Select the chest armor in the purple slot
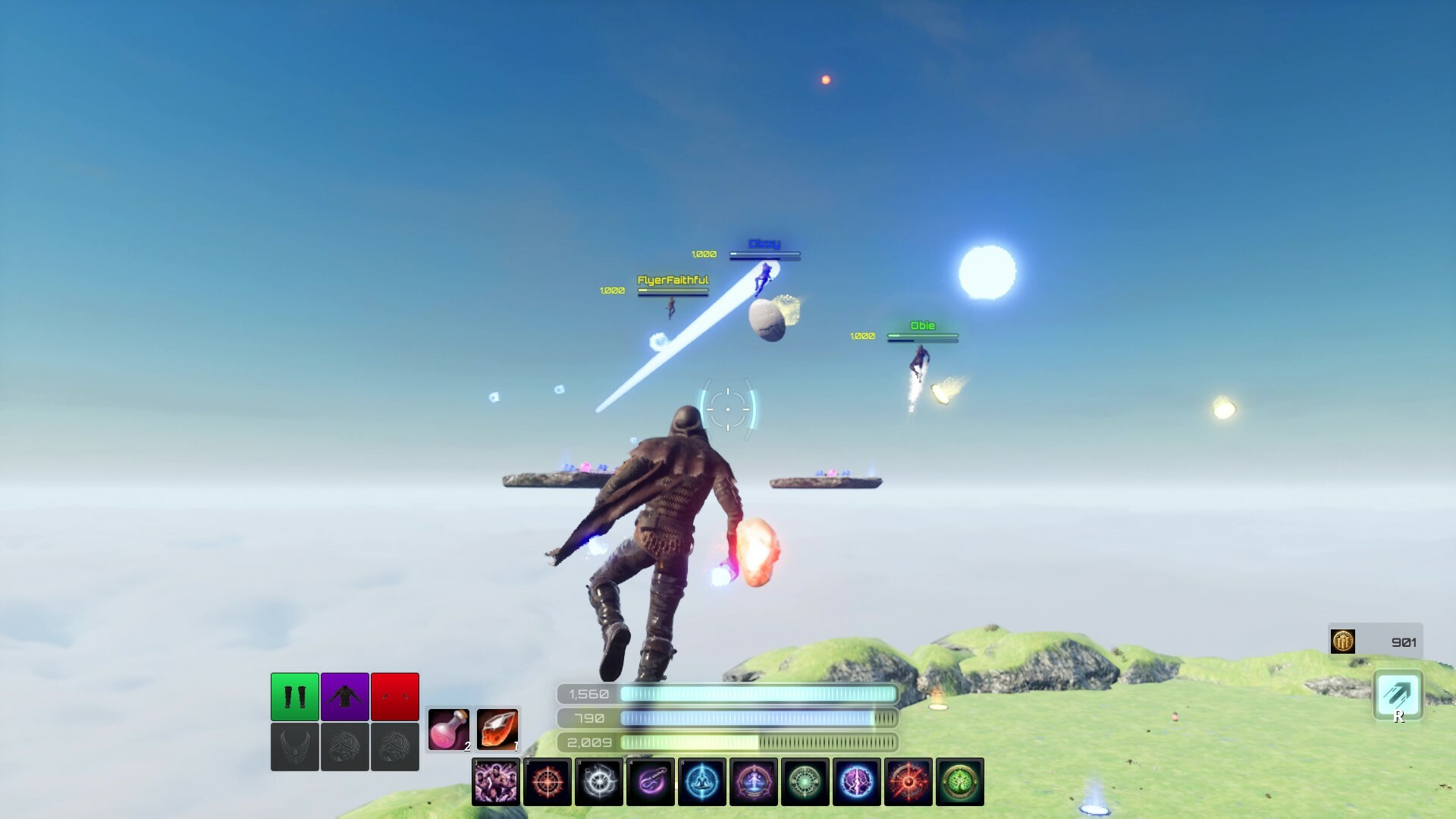The height and width of the screenshot is (819, 1456). pyautogui.click(x=344, y=696)
